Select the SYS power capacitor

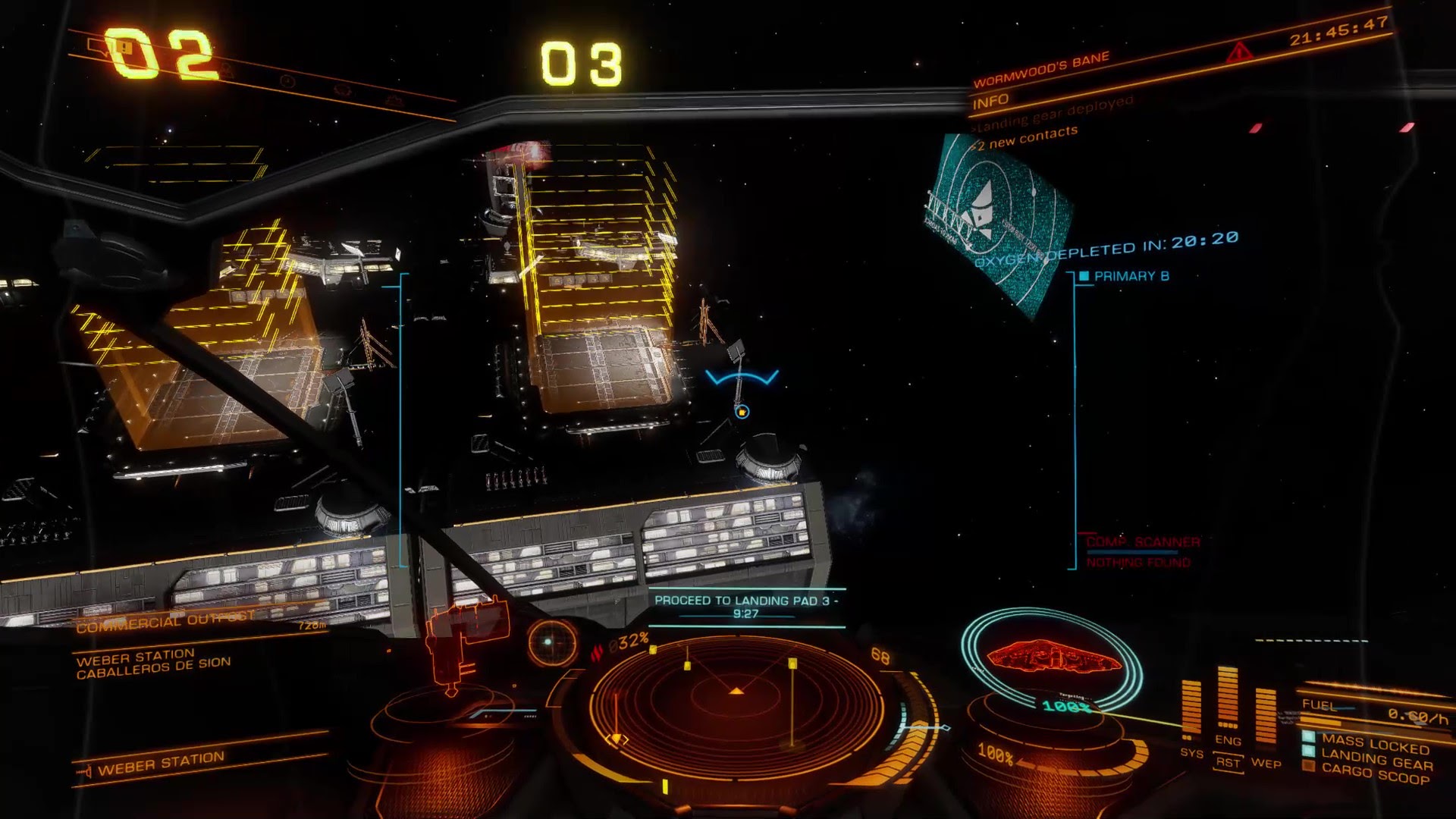[x=1191, y=709]
